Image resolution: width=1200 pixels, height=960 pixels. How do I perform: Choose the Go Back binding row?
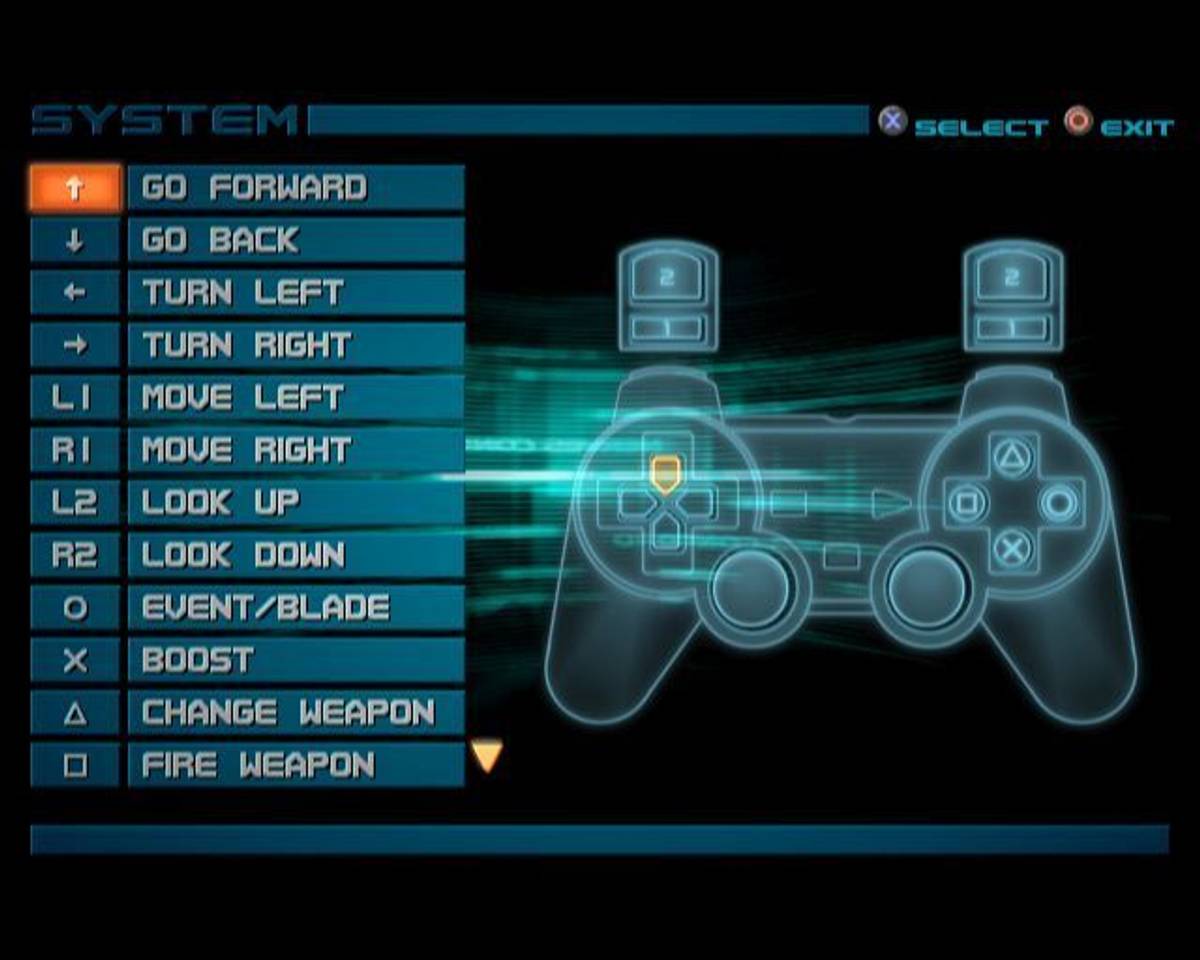pyautogui.click(x=296, y=241)
